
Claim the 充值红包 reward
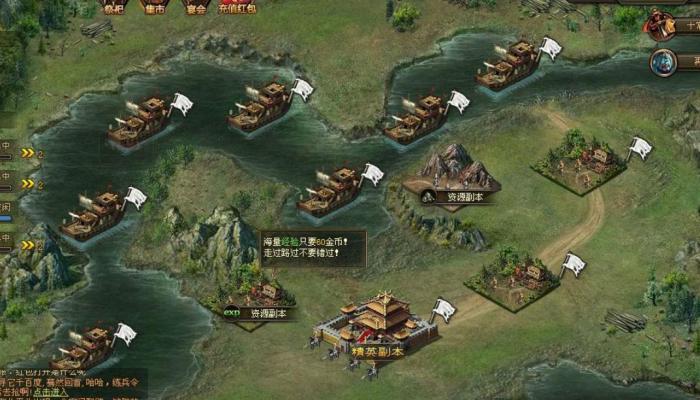coord(237,7)
